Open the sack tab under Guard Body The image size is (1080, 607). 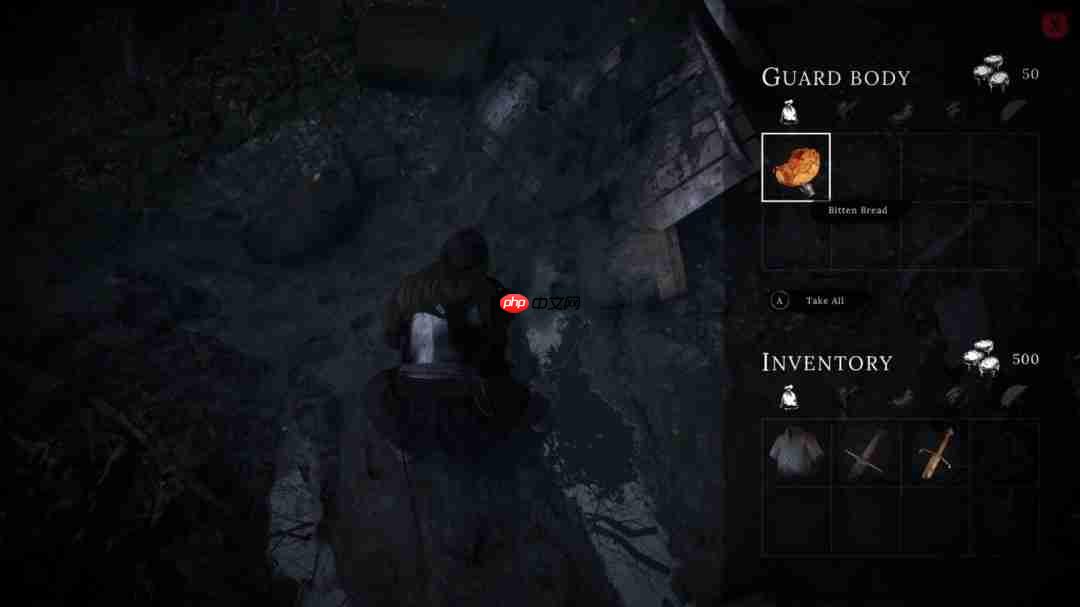coord(789,112)
